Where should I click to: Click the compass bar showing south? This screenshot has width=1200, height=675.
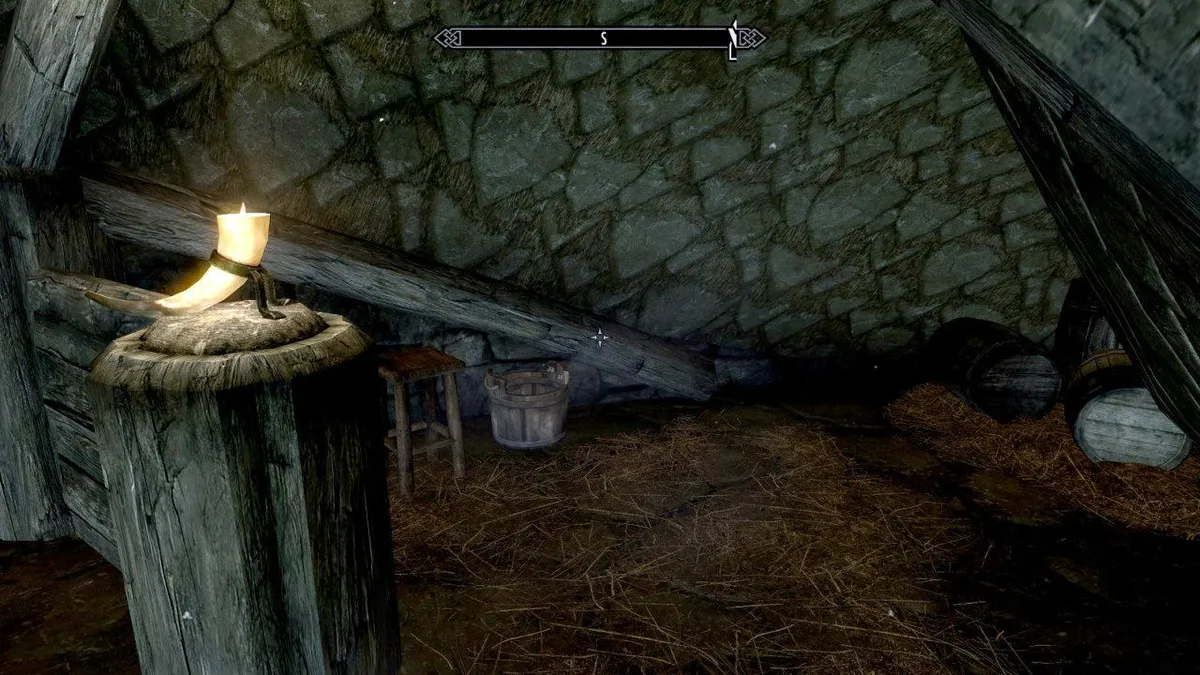pos(600,39)
